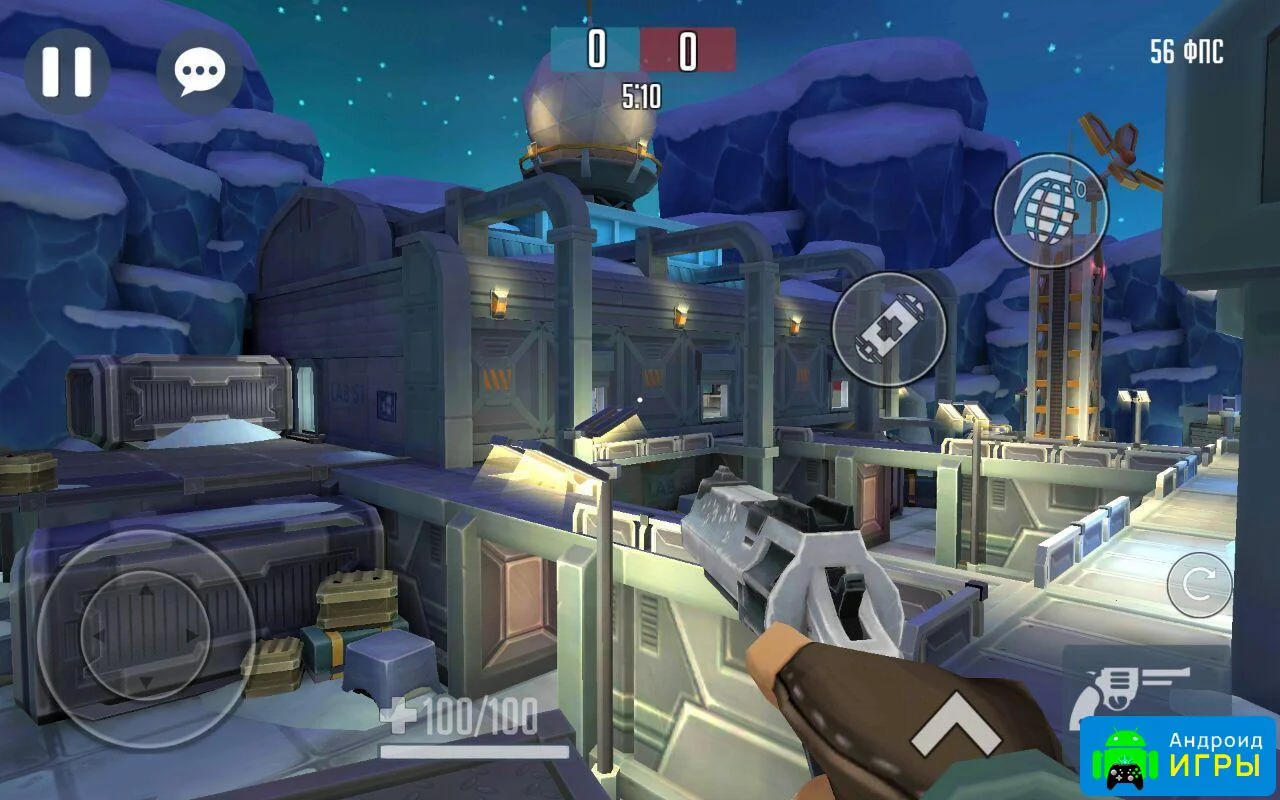Tap the jump up-arrow button
Viewport: 1280px width, 800px height.
coord(955,725)
